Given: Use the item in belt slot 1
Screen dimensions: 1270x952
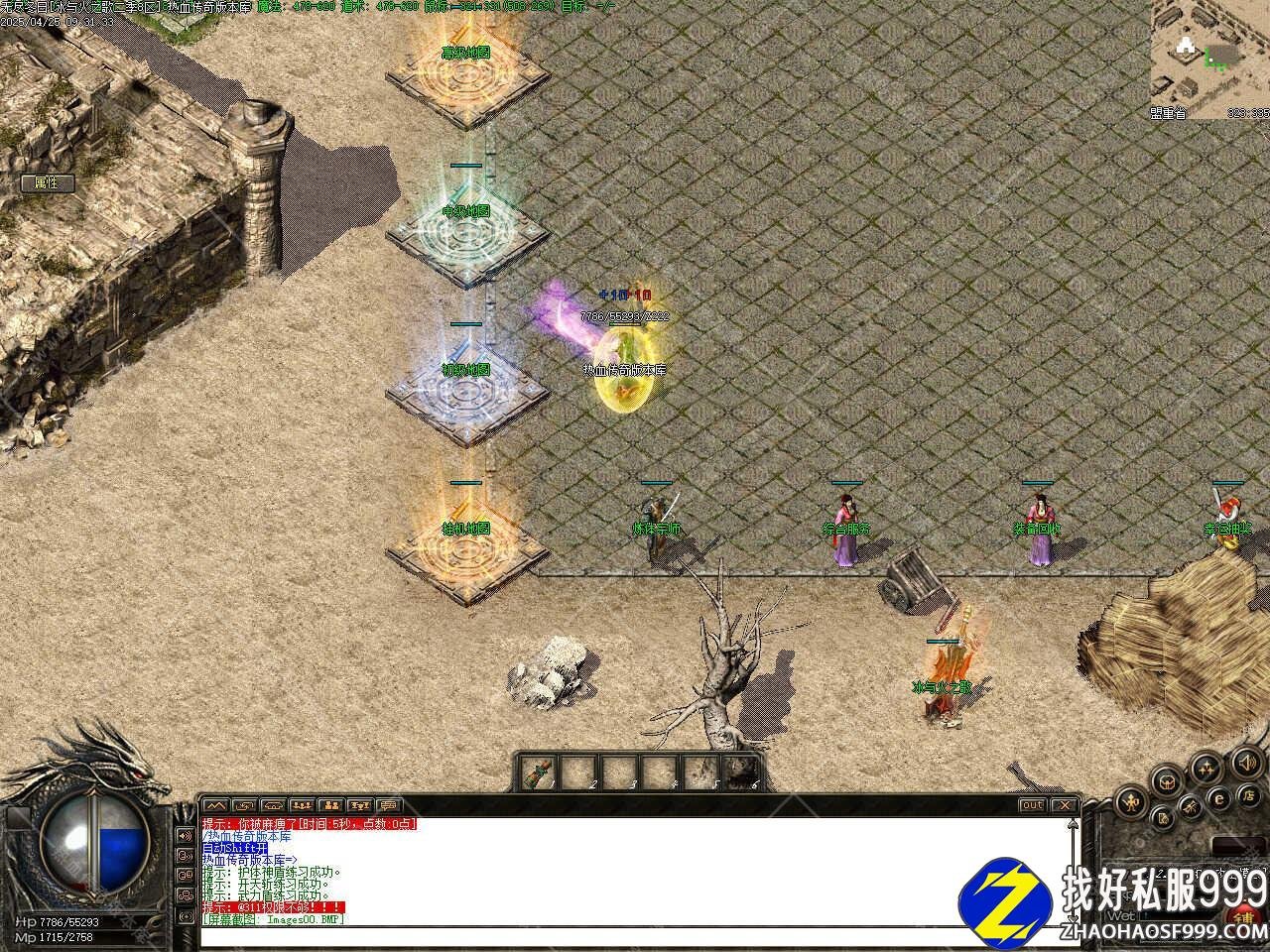Looking at the screenshot, I should (540, 771).
